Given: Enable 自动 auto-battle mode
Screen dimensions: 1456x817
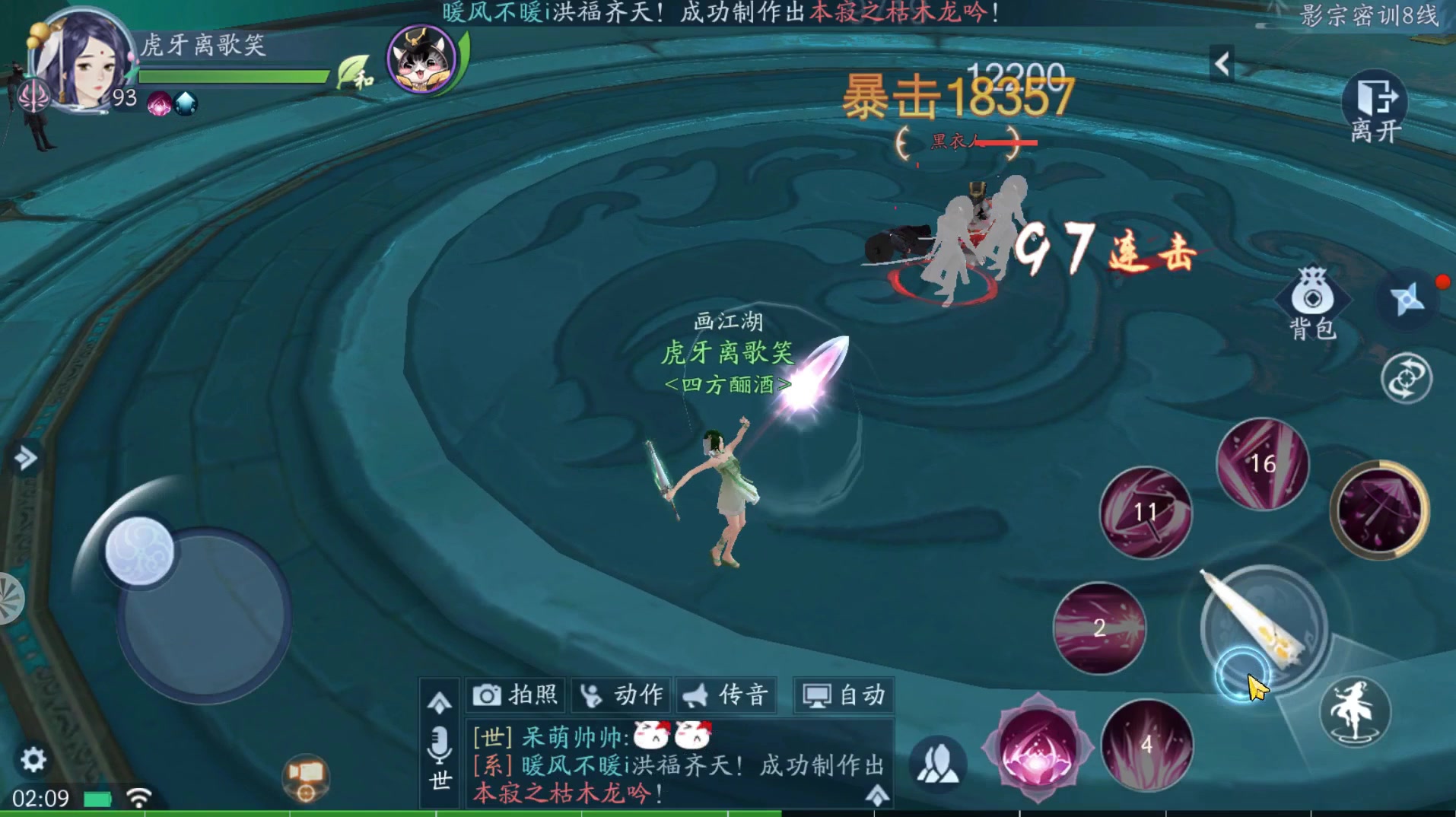Looking at the screenshot, I should click(x=843, y=695).
